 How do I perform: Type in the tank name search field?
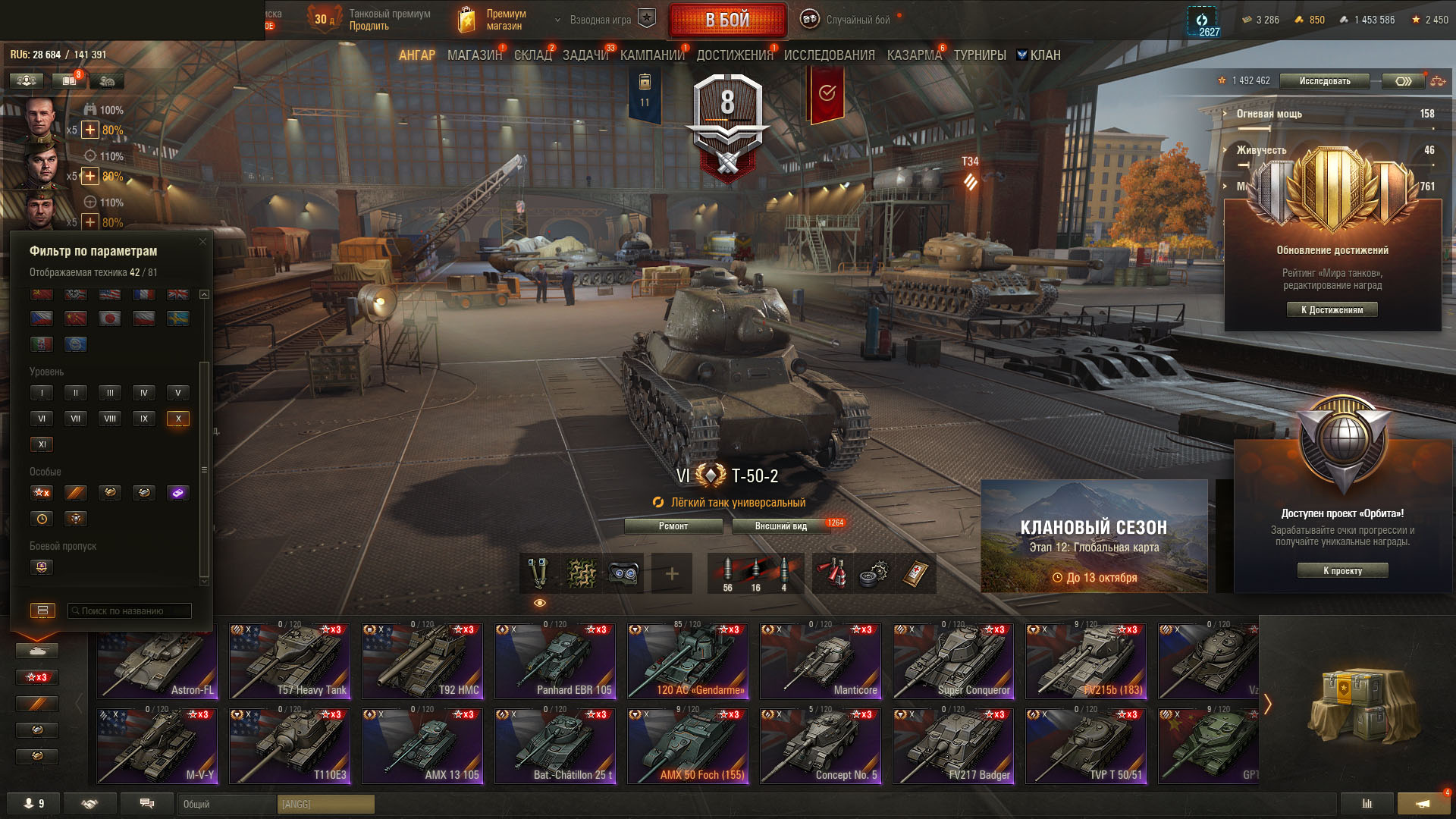130,610
